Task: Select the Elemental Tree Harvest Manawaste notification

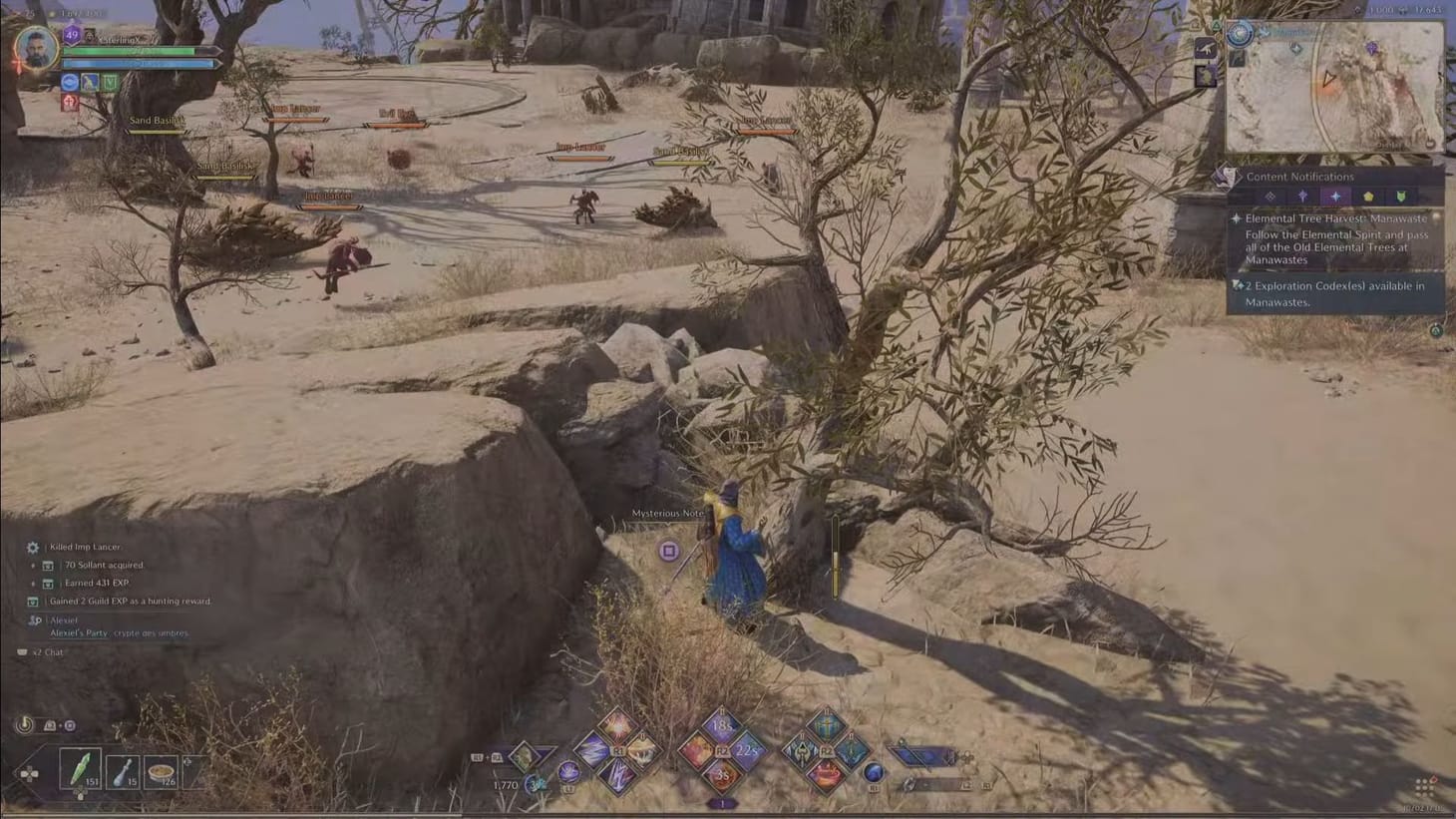Action: [x=1338, y=218]
